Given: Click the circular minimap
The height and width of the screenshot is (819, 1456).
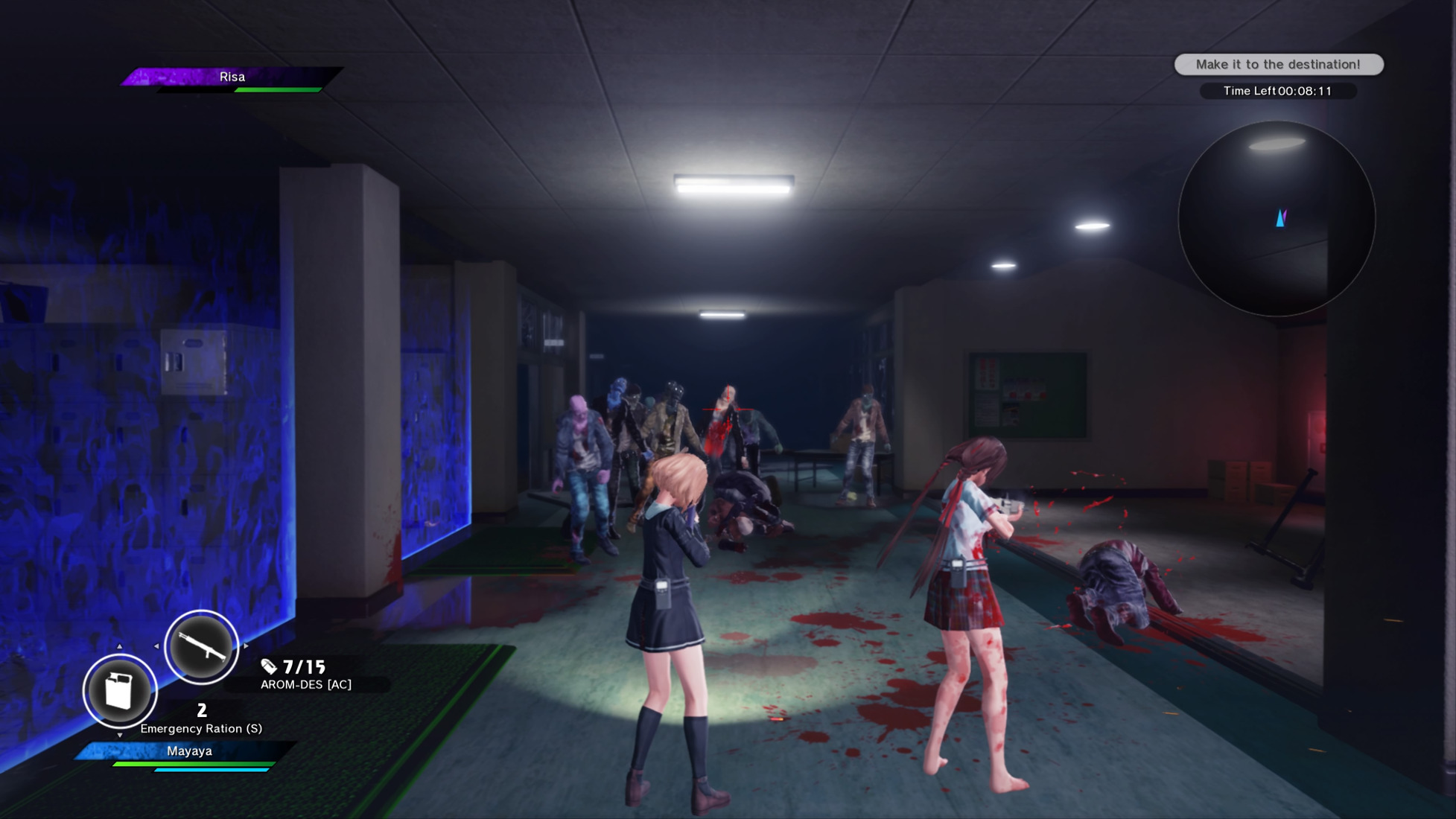Looking at the screenshot, I should coord(1277,219).
